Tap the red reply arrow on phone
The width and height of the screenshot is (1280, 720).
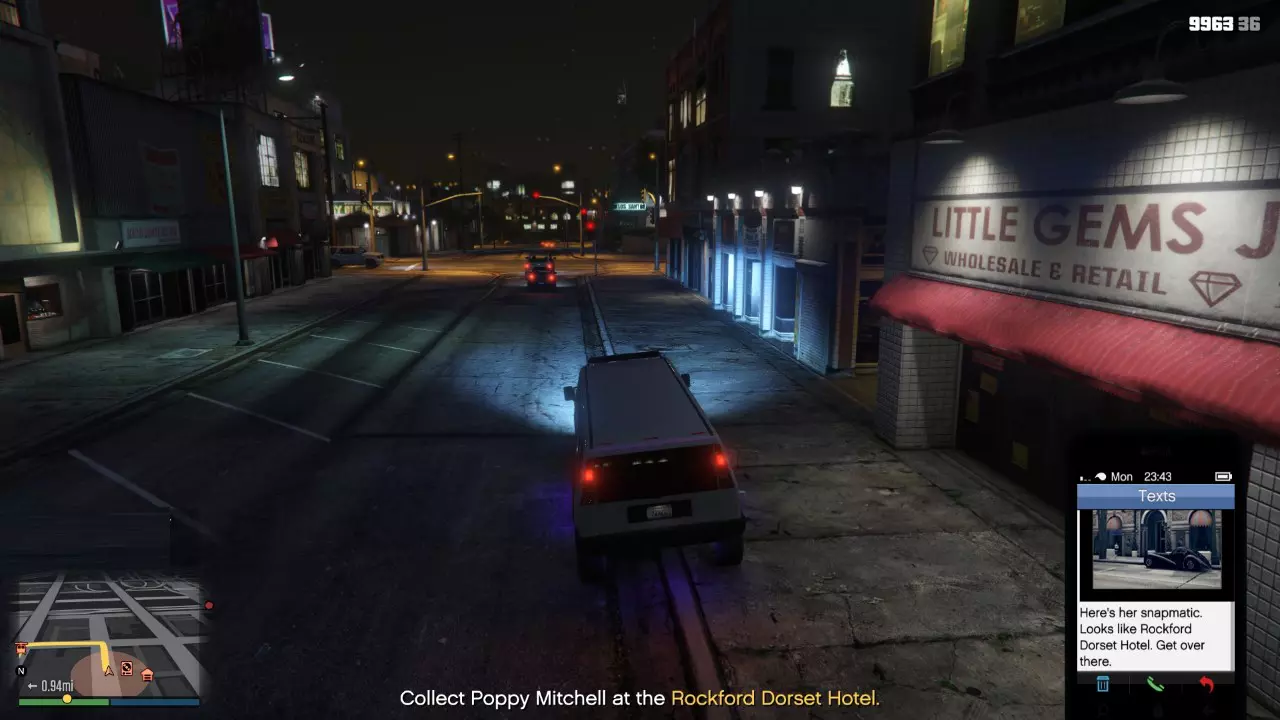pos(1206,683)
